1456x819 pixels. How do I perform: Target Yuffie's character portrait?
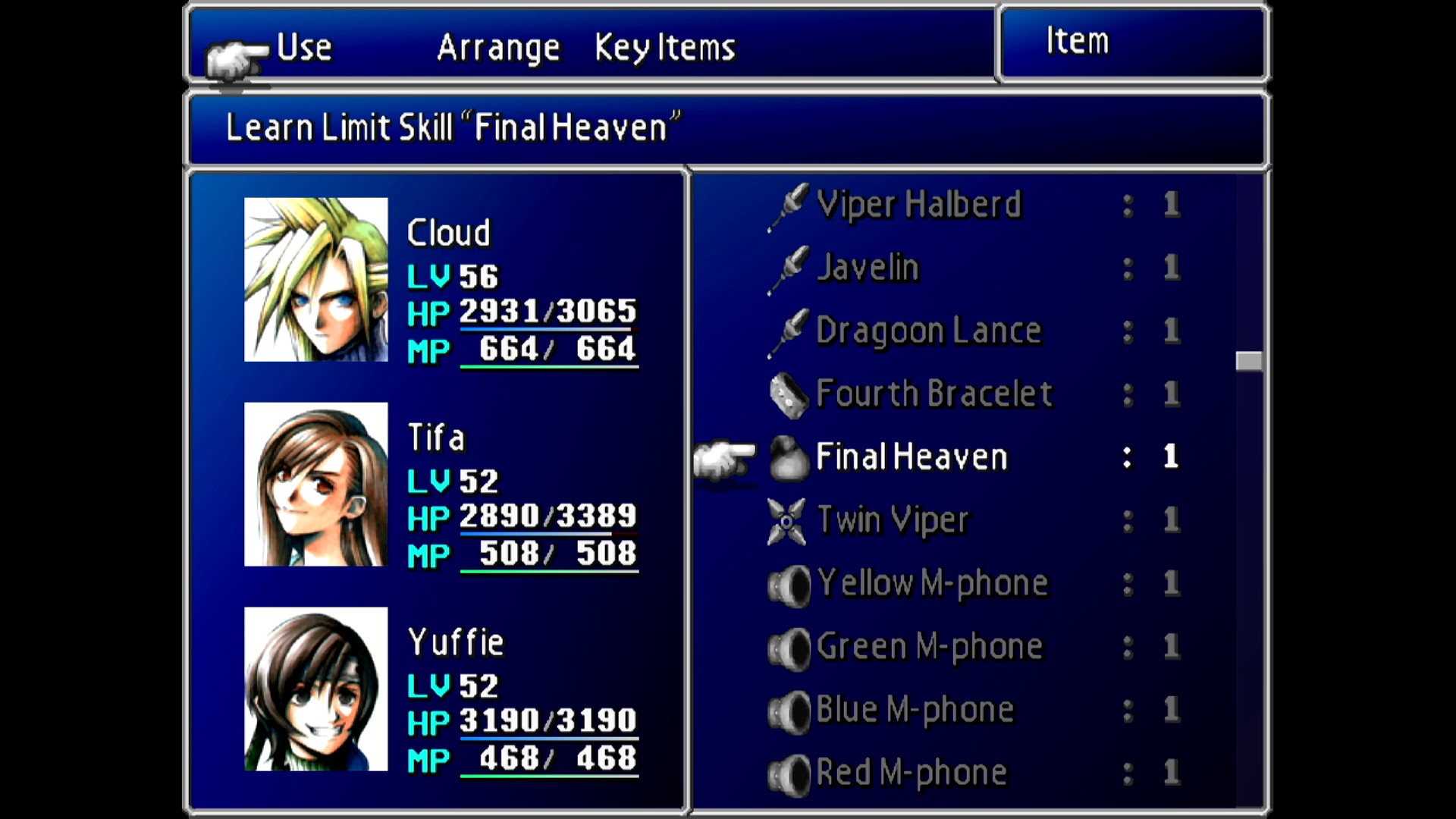tap(315, 689)
